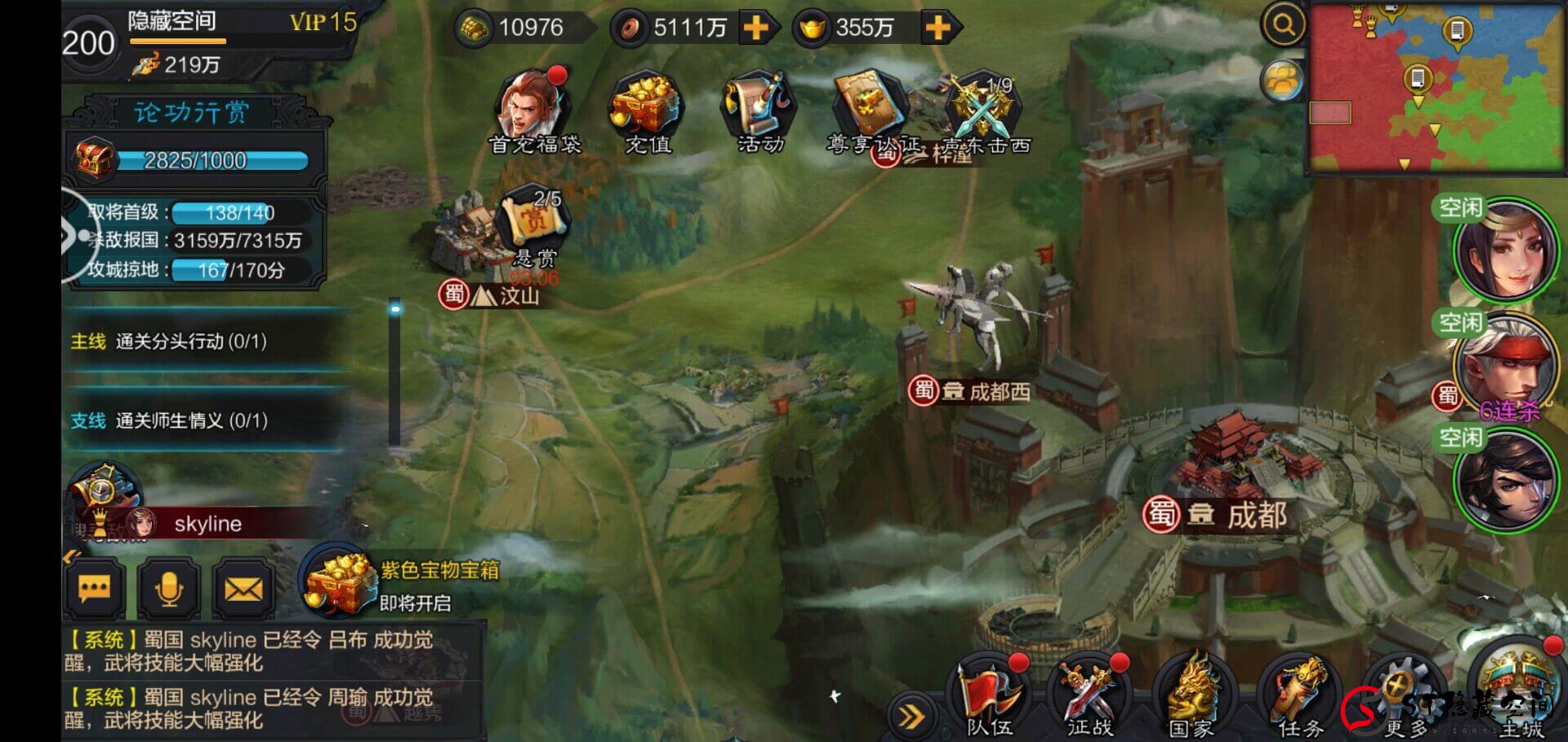Open the 悬赏 bounty scroll
The width and height of the screenshot is (1568, 742).
(535, 222)
